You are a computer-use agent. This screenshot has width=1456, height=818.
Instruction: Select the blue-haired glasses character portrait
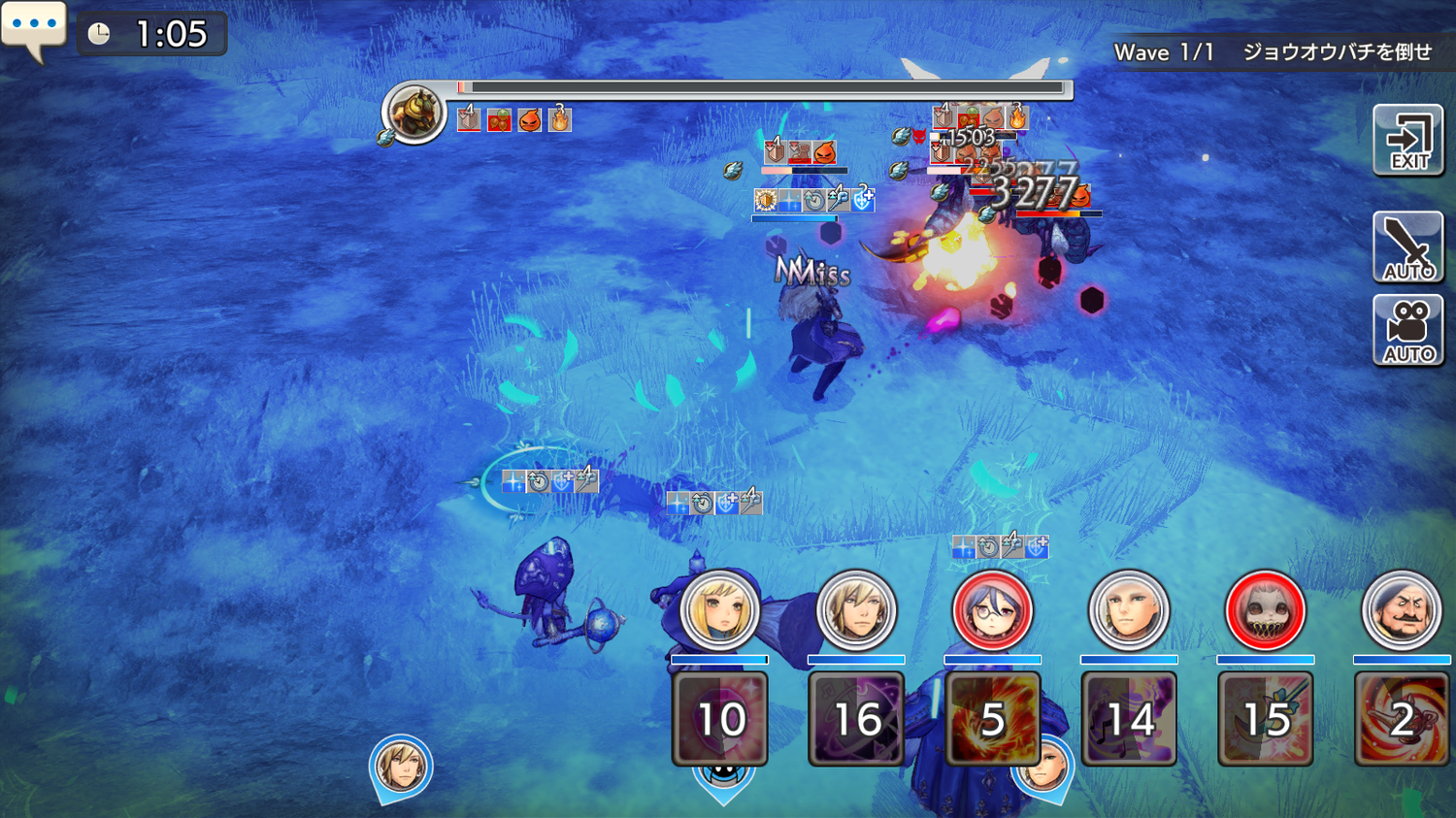pos(992,610)
